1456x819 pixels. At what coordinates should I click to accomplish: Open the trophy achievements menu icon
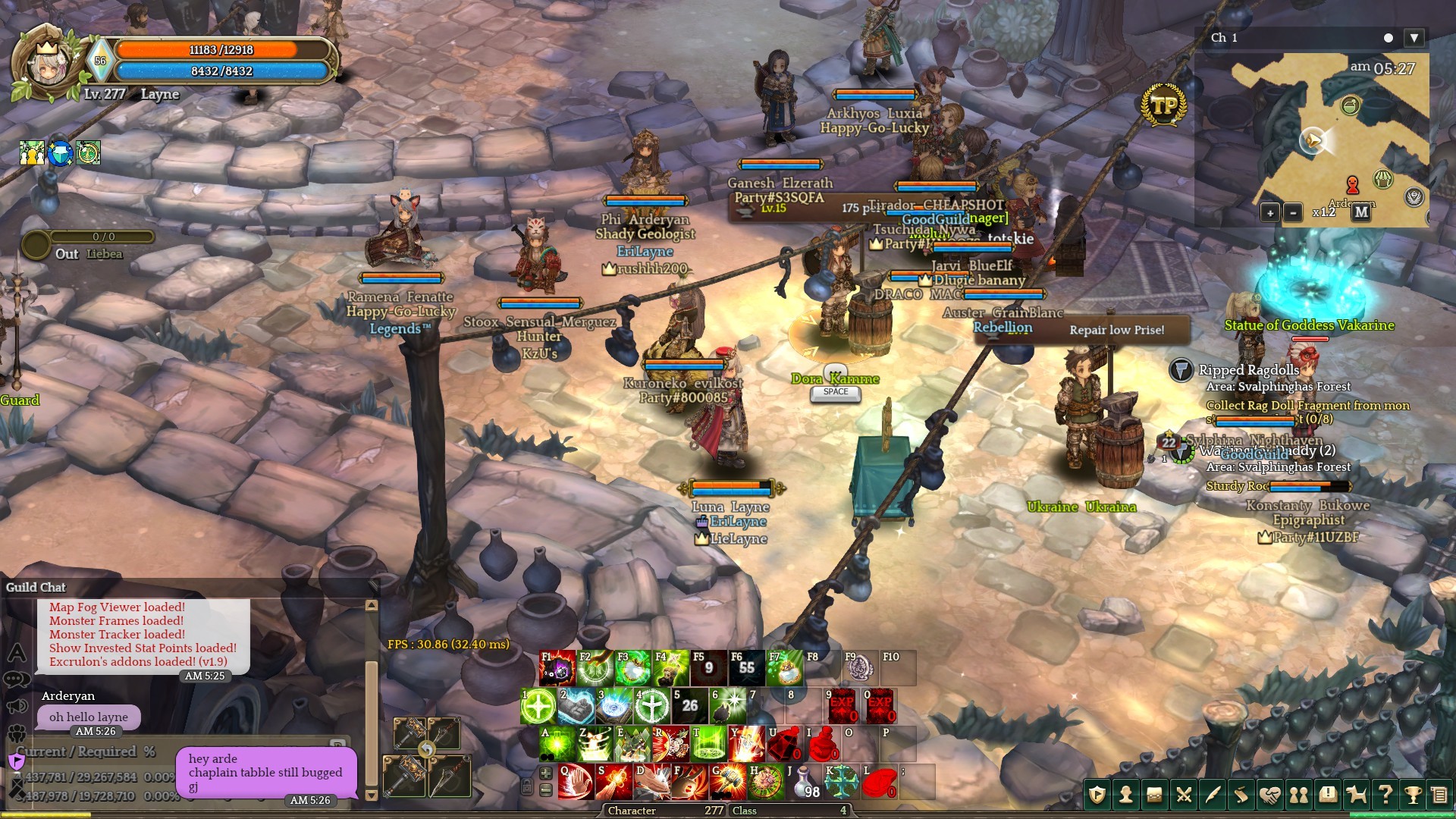click(x=1413, y=795)
